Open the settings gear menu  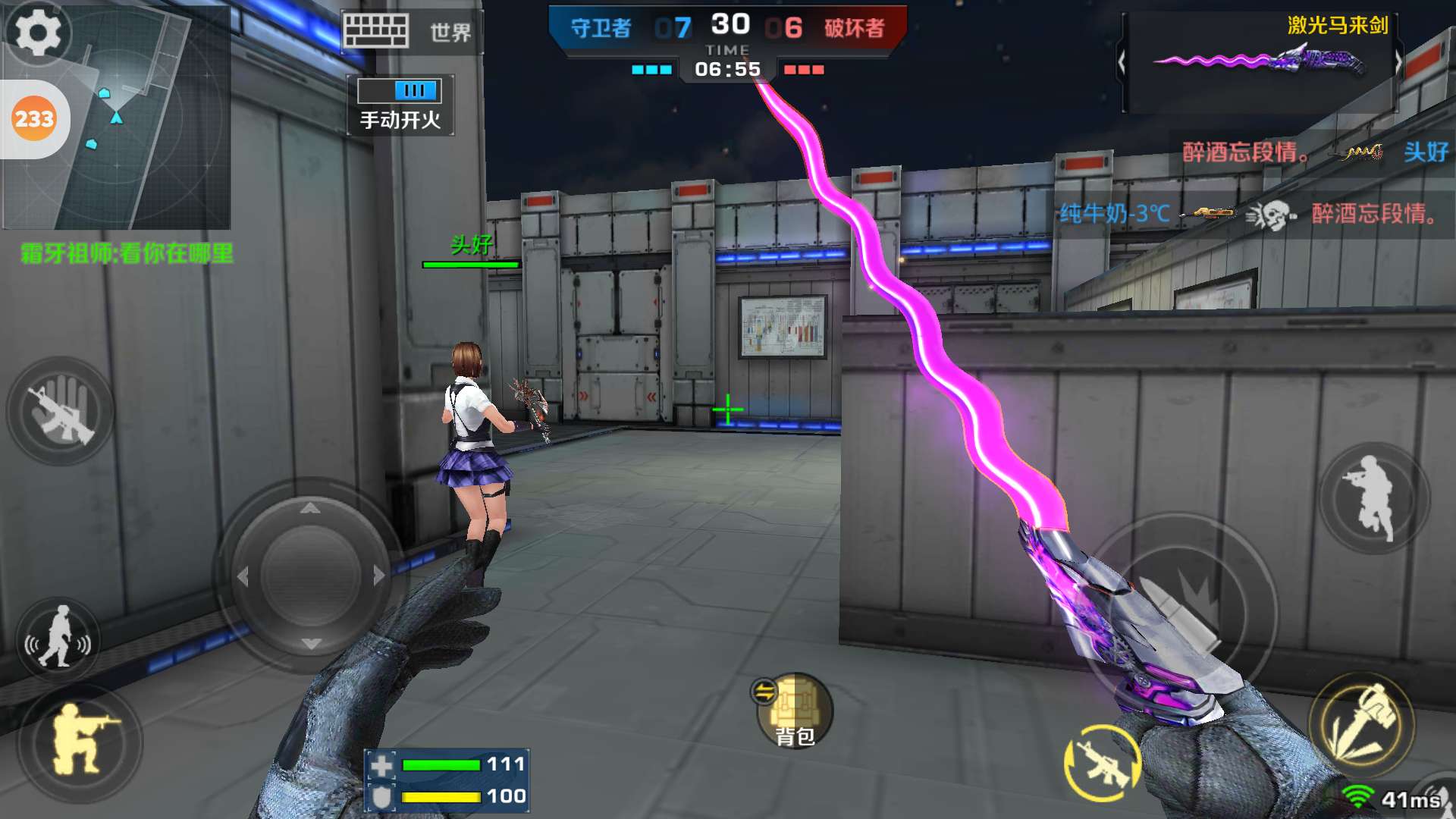(37, 32)
